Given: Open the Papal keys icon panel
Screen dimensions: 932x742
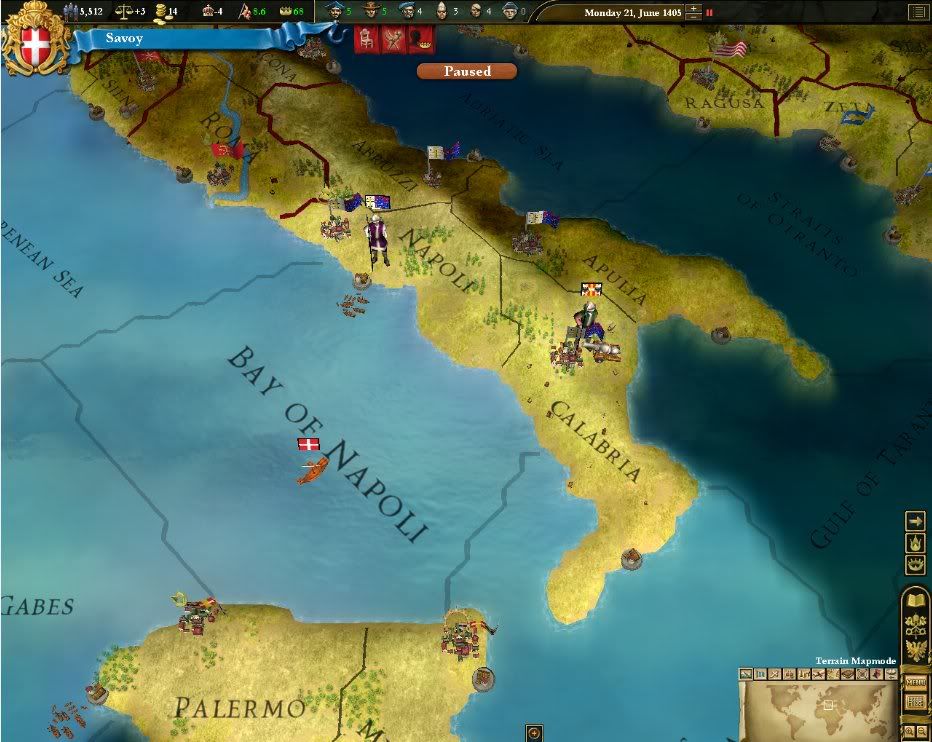Looking at the screenshot, I should point(915,624).
